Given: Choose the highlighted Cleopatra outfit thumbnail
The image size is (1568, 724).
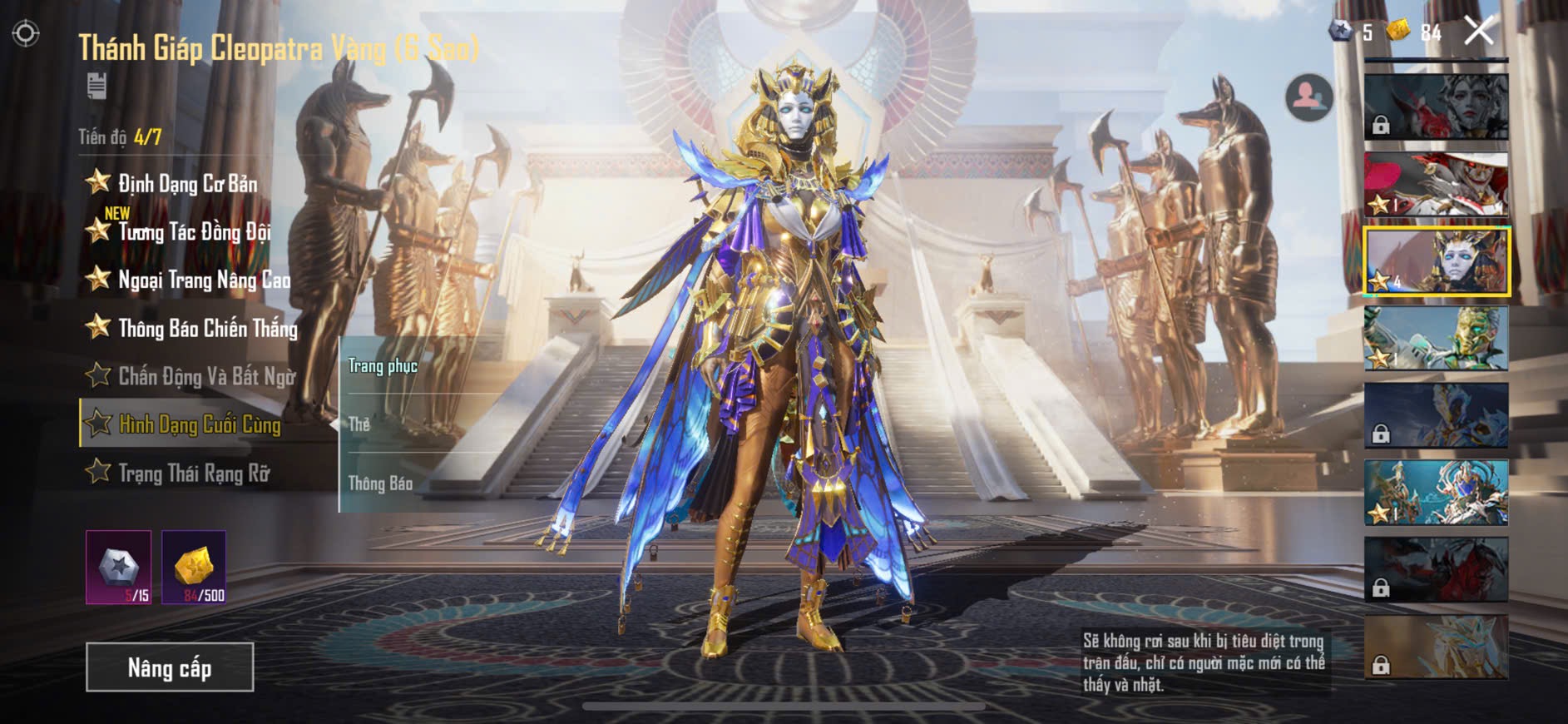Looking at the screenshot, I should click(1436, 261).
